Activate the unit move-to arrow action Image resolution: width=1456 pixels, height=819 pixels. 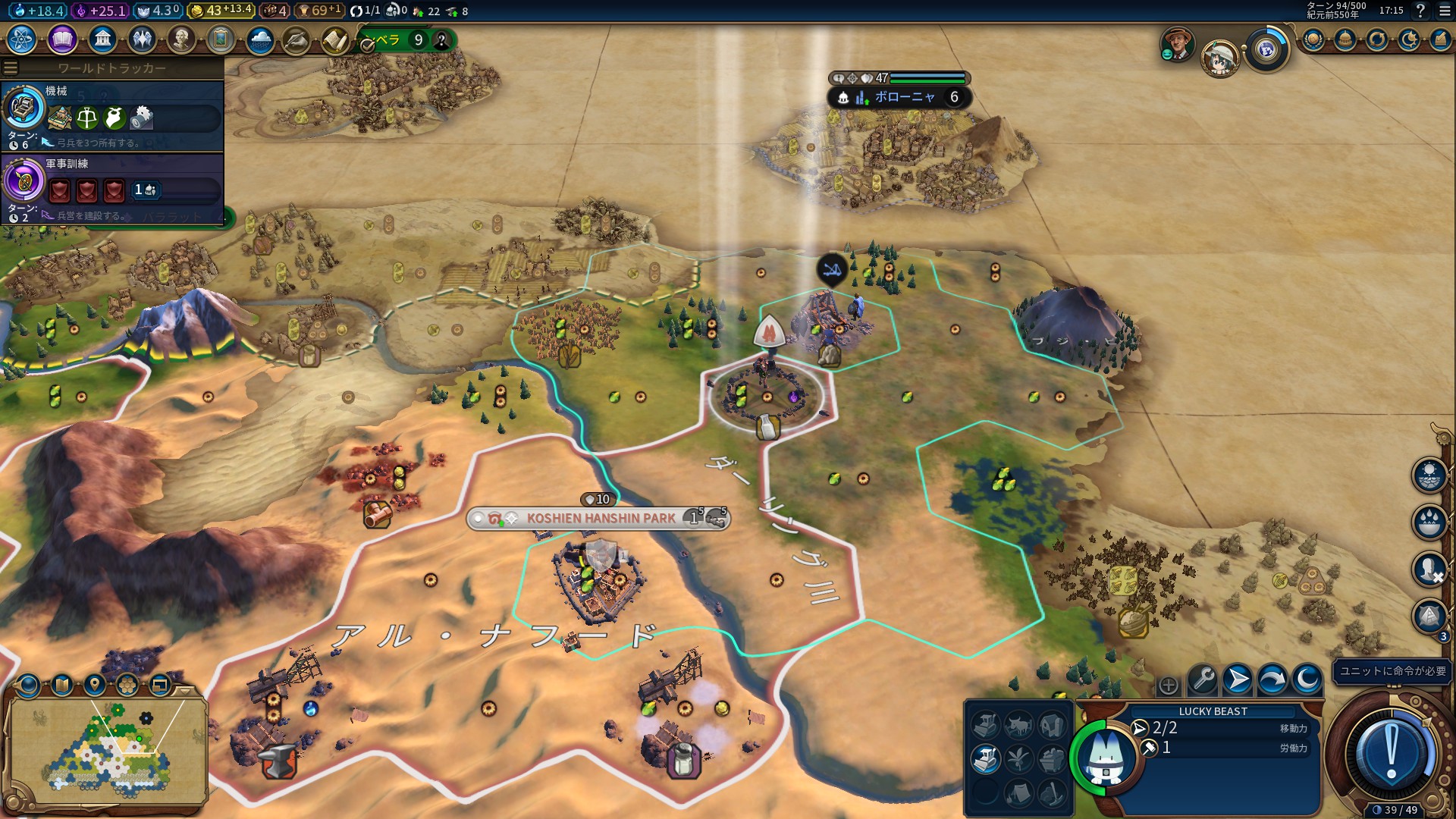(x=1238, y=679)
